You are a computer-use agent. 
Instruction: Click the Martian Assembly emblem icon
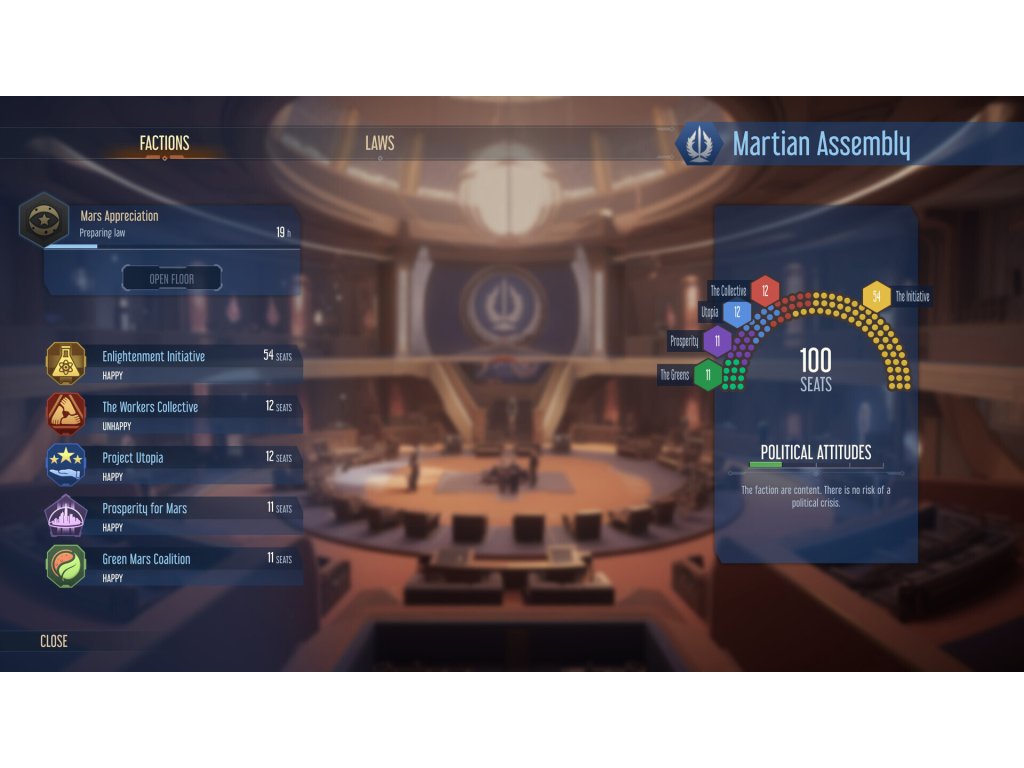tap(700, 144)
